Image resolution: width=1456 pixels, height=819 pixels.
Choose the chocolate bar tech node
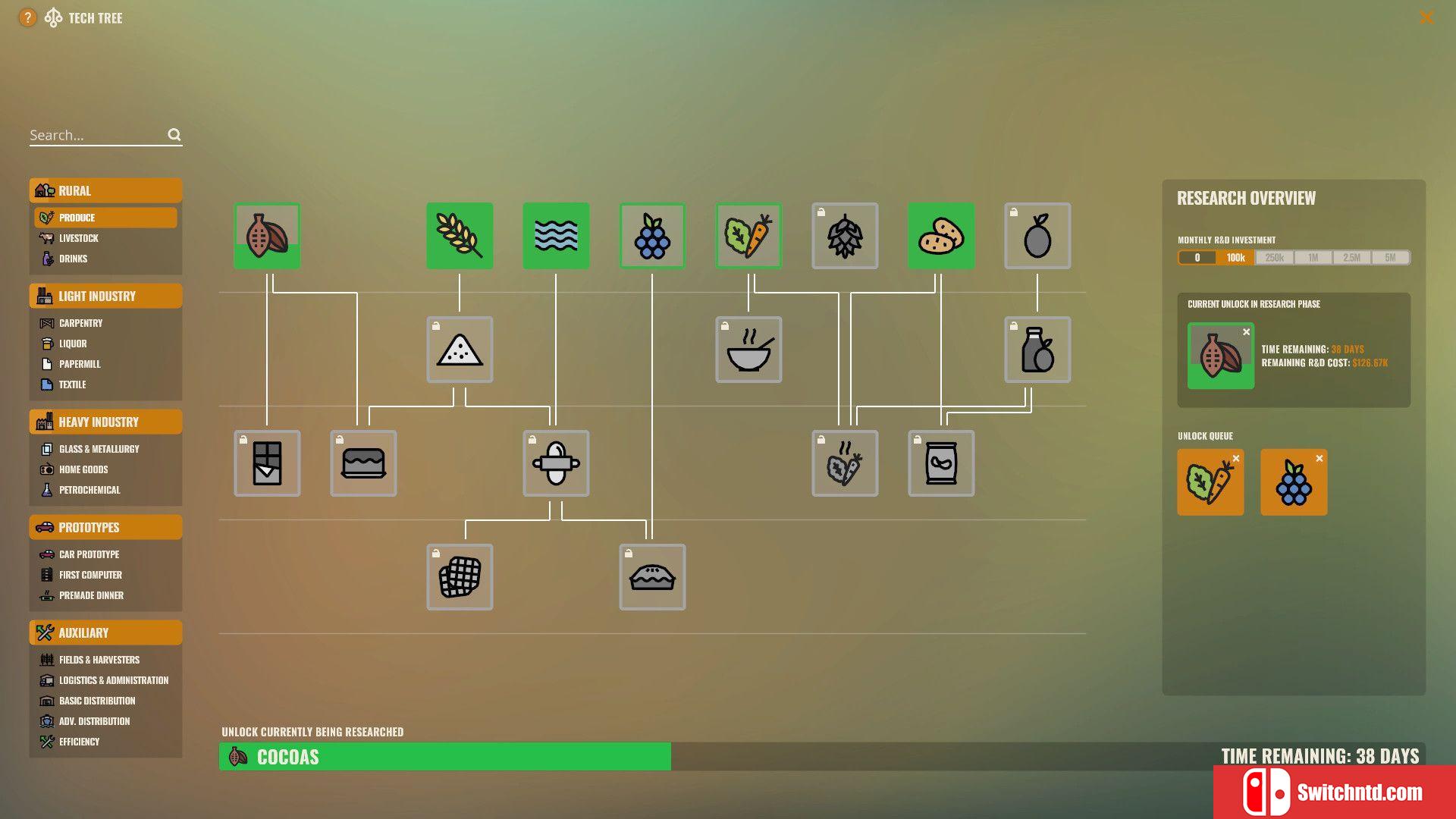click(267, 463)
